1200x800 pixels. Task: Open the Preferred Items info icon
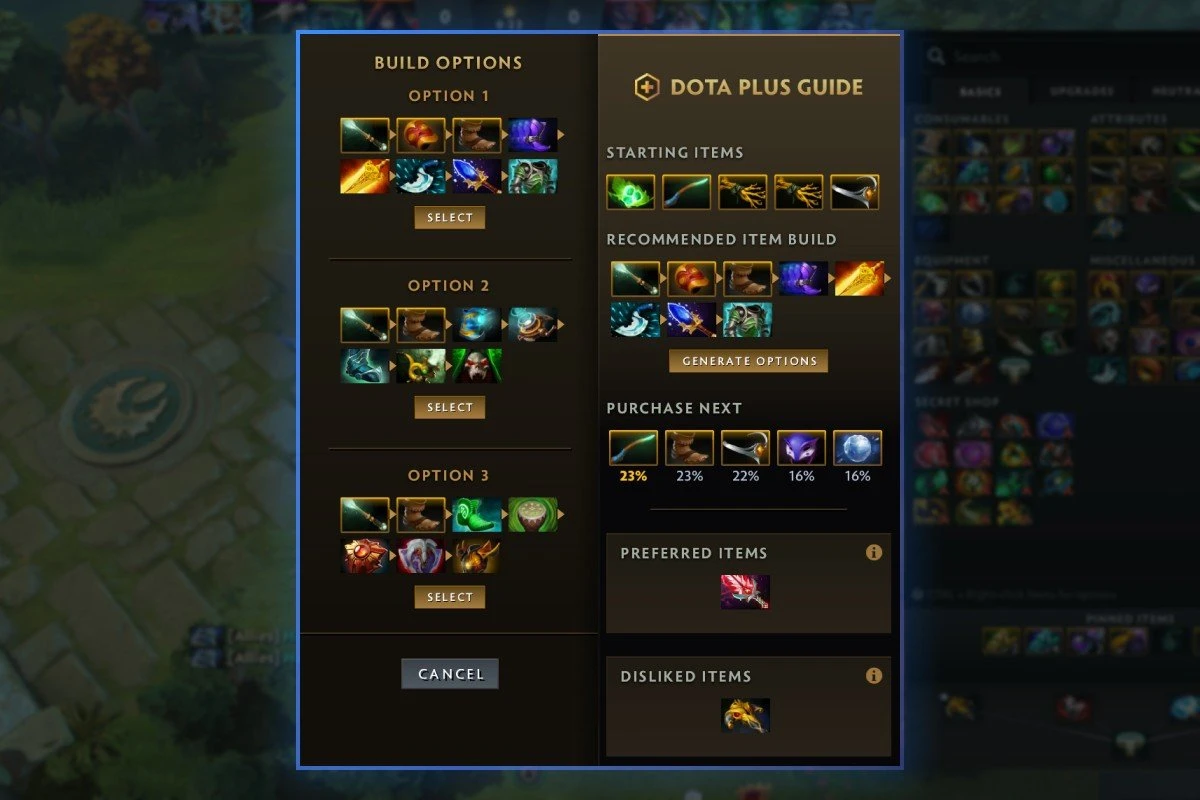874,552
